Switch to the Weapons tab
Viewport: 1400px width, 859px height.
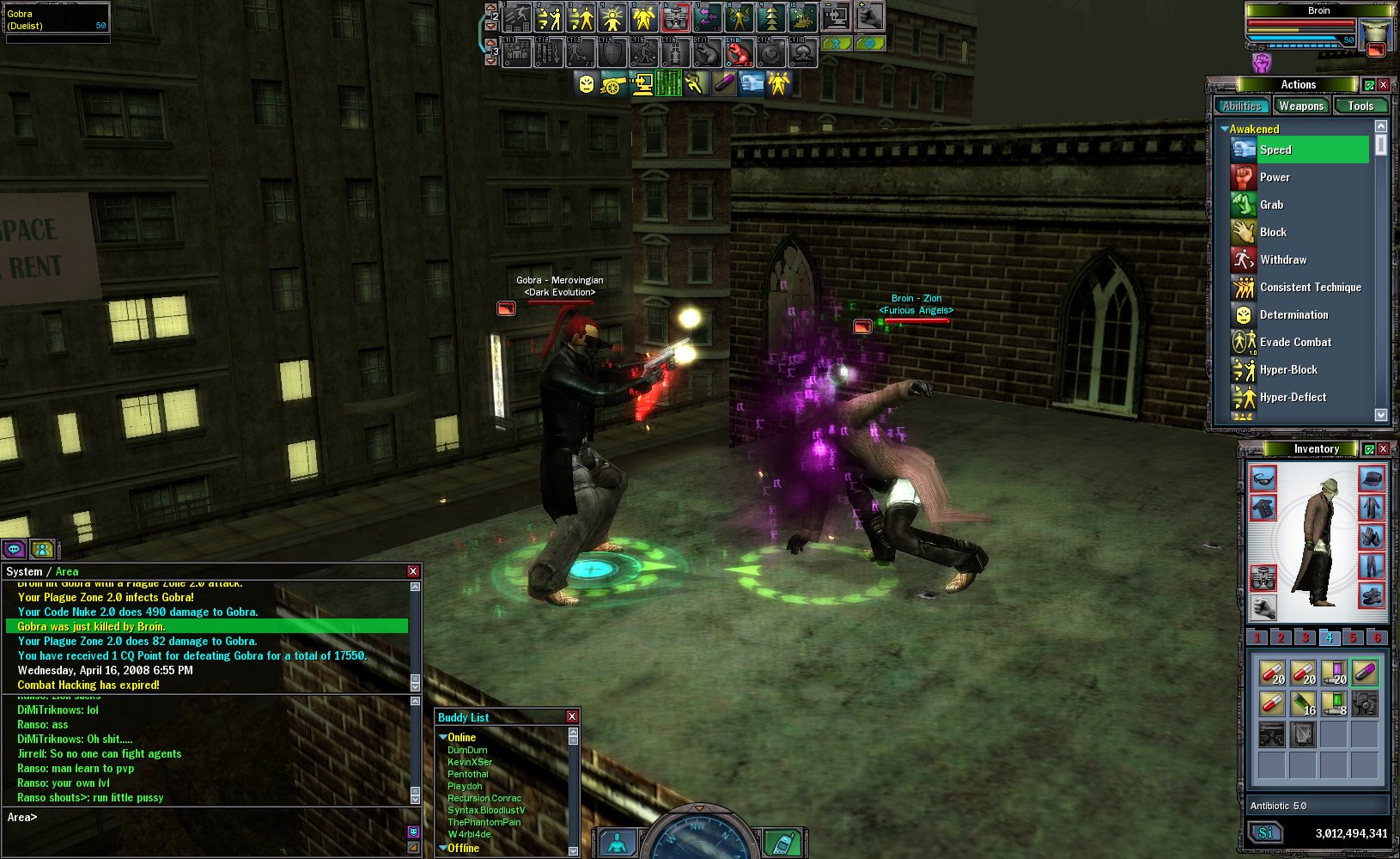pos(1300,106)
